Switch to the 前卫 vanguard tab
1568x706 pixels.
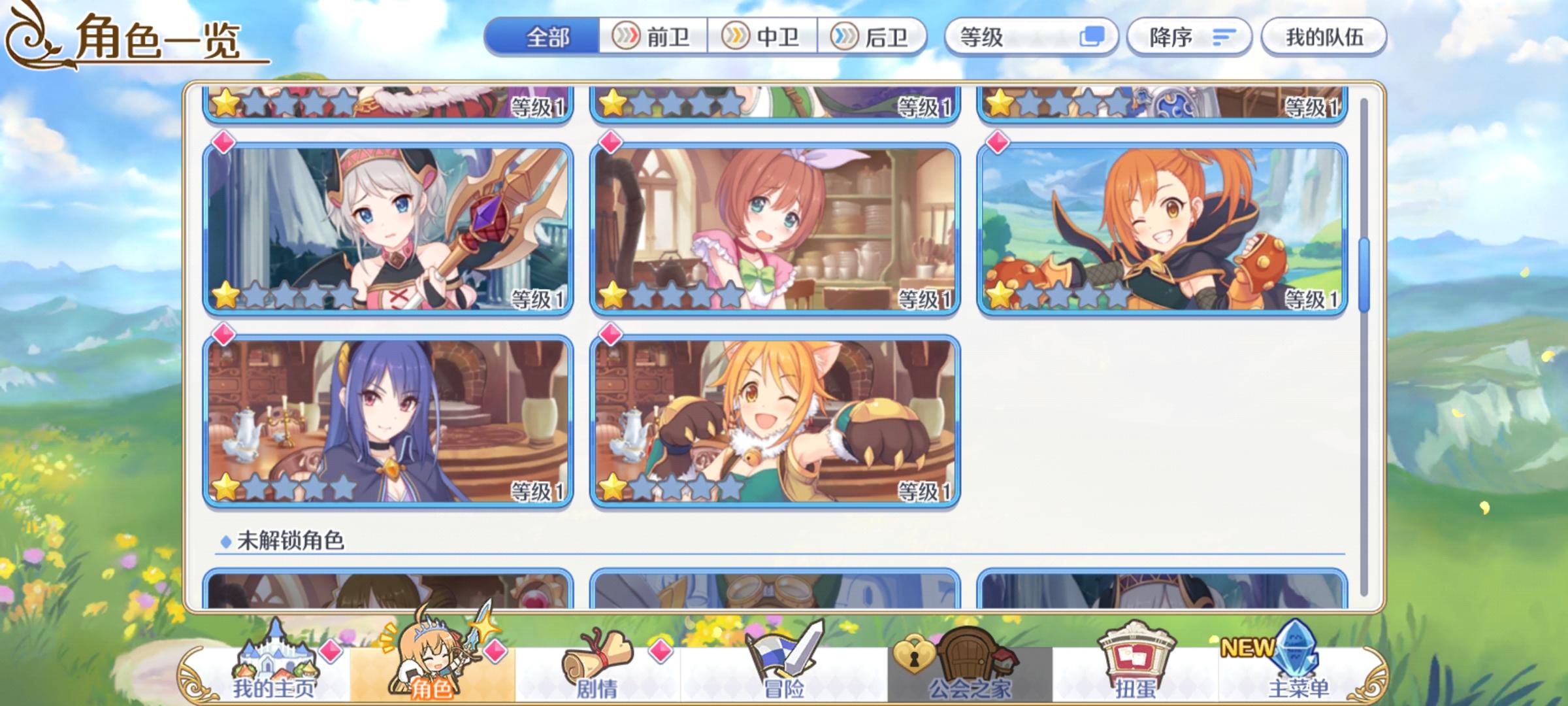[653, 37]
